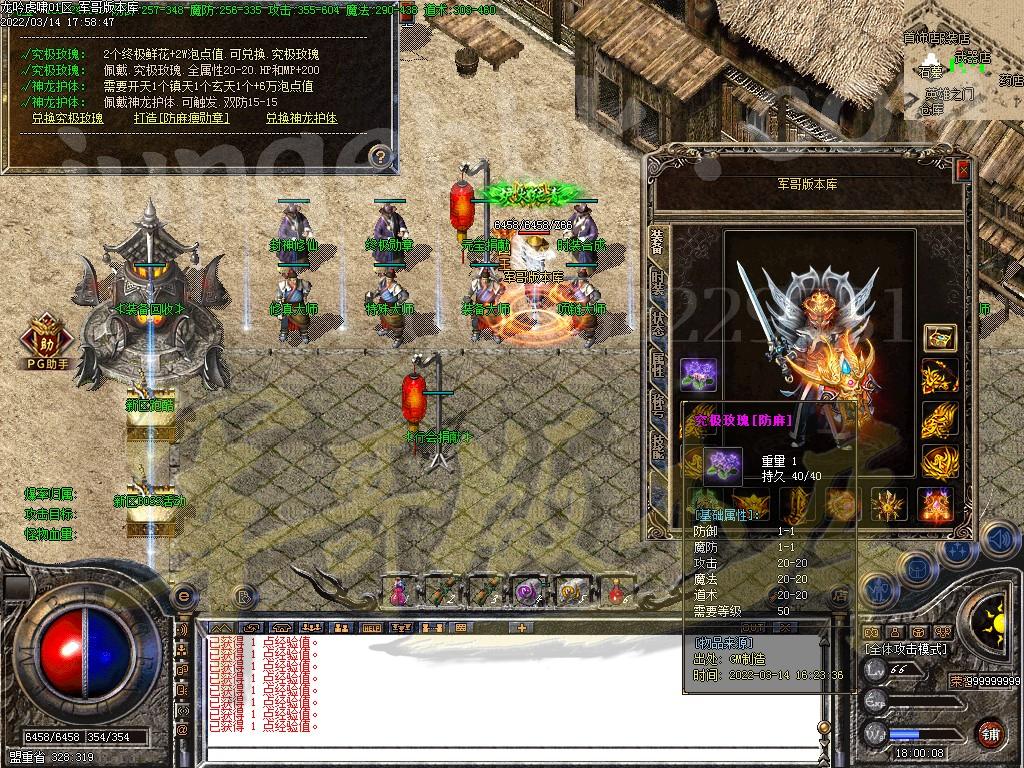
Task: Click the 兑换究极玫瑰 exchange link
Action: [67, 118]
